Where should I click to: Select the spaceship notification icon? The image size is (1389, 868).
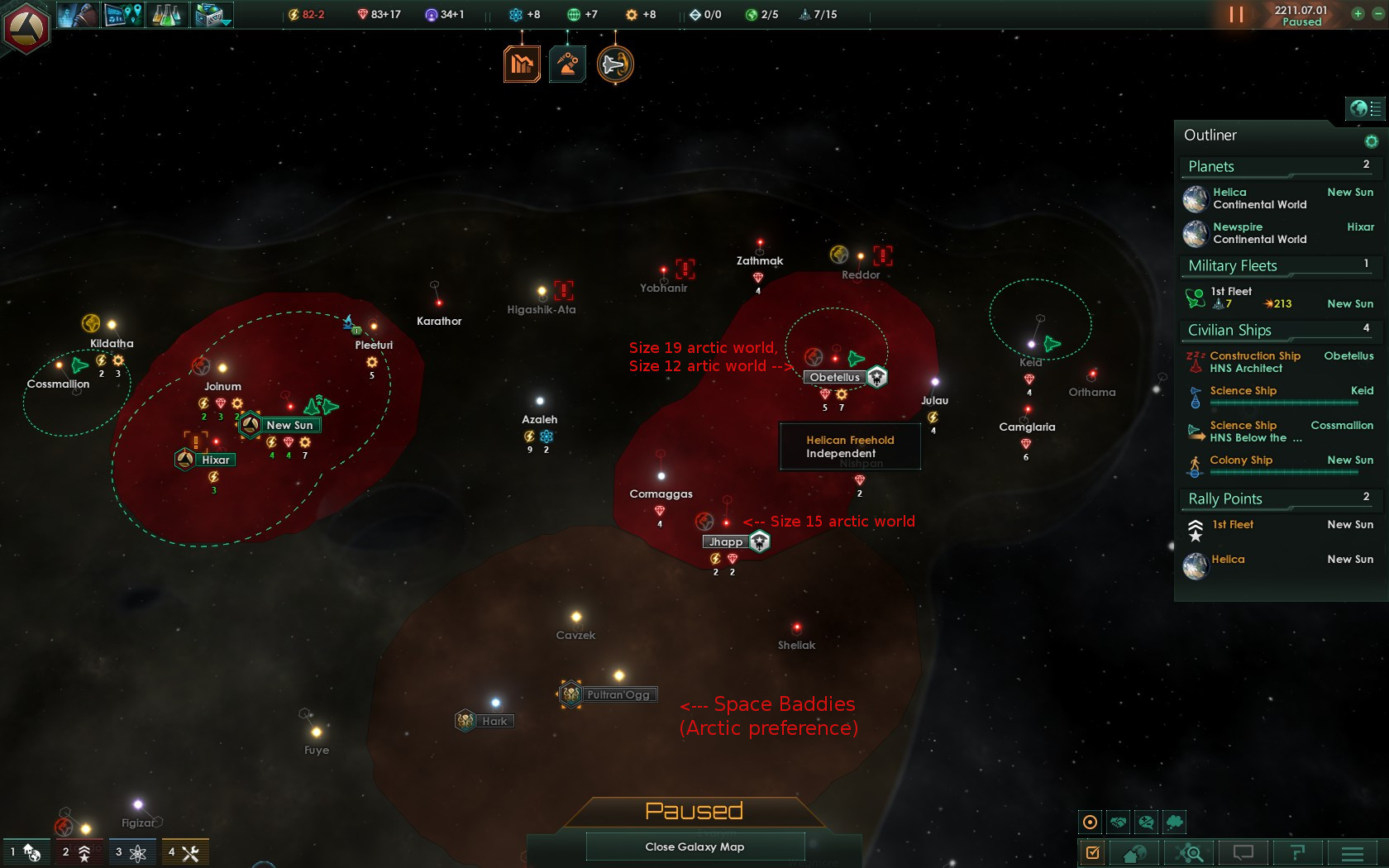(615, 64)
